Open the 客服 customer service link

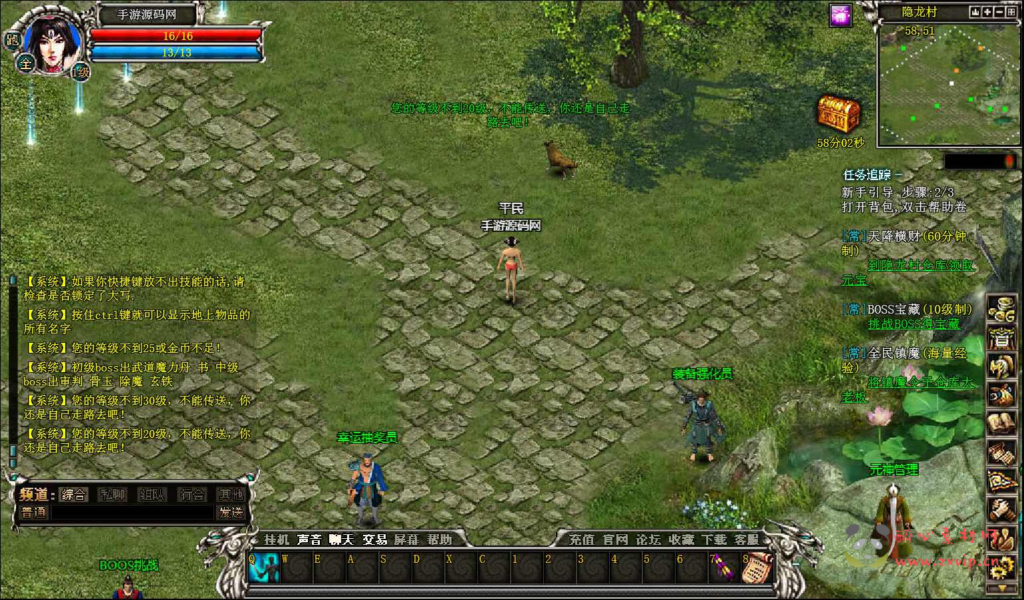tap(745, 539)
